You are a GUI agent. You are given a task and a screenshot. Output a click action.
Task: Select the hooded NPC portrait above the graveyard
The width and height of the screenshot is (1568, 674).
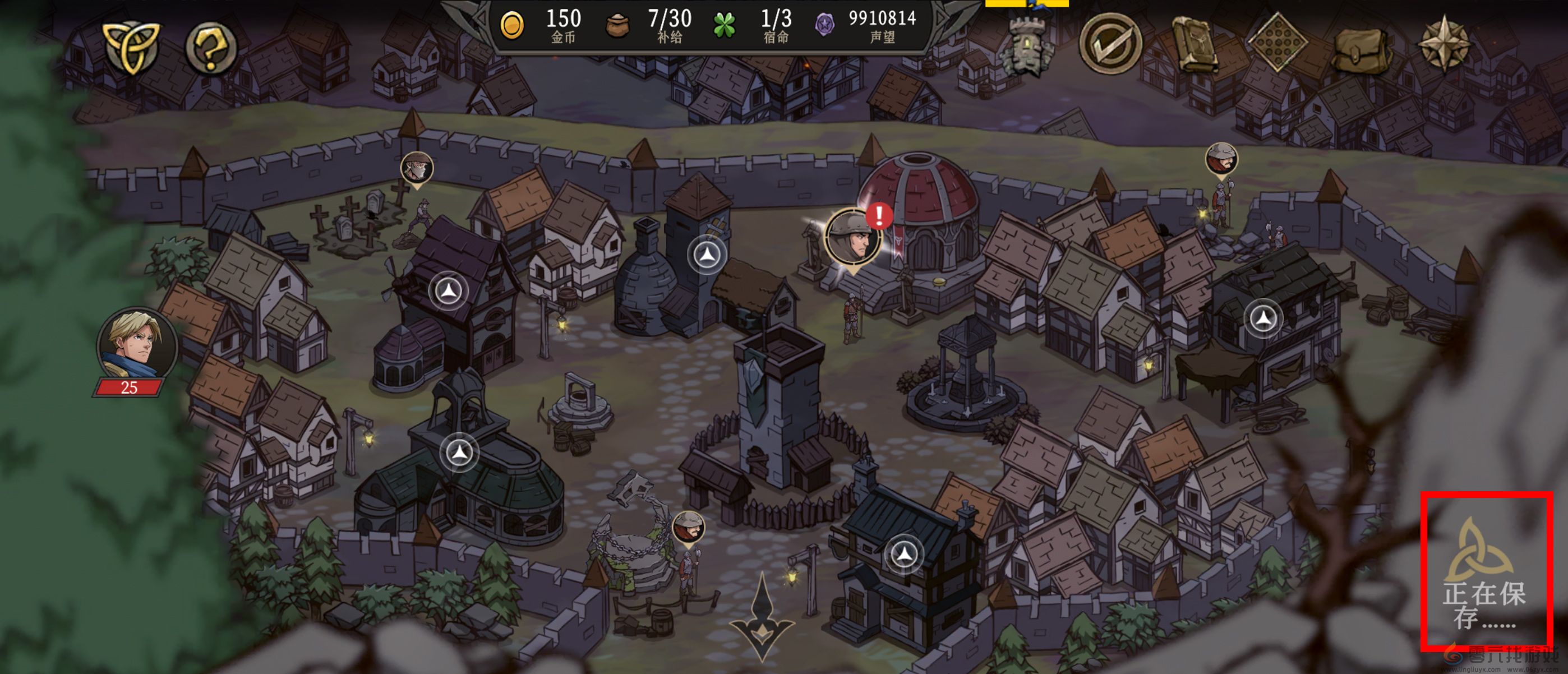417,168
